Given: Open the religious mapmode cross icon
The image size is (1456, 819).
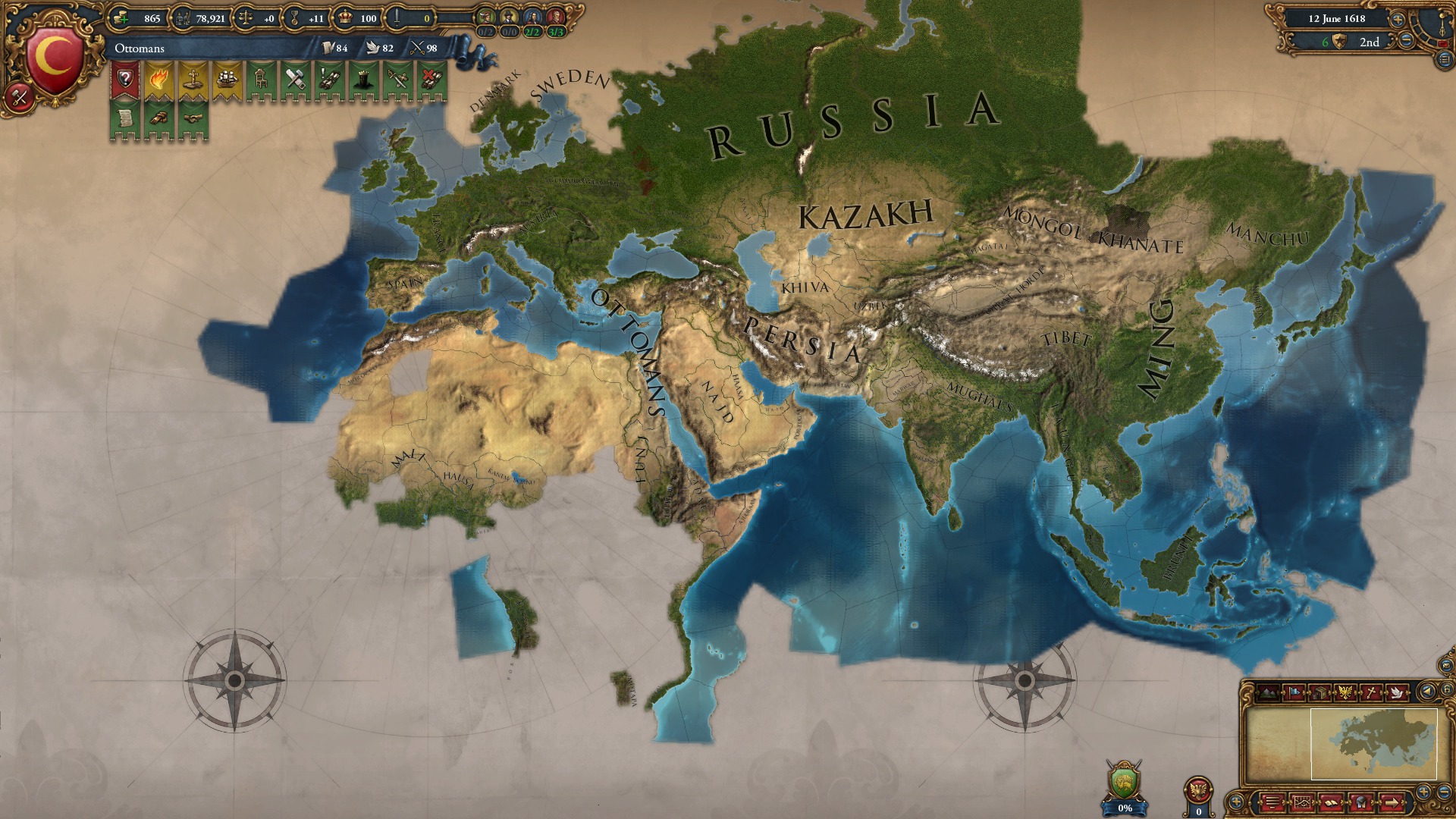Looking at the screenshot, I should point(1371,692).
